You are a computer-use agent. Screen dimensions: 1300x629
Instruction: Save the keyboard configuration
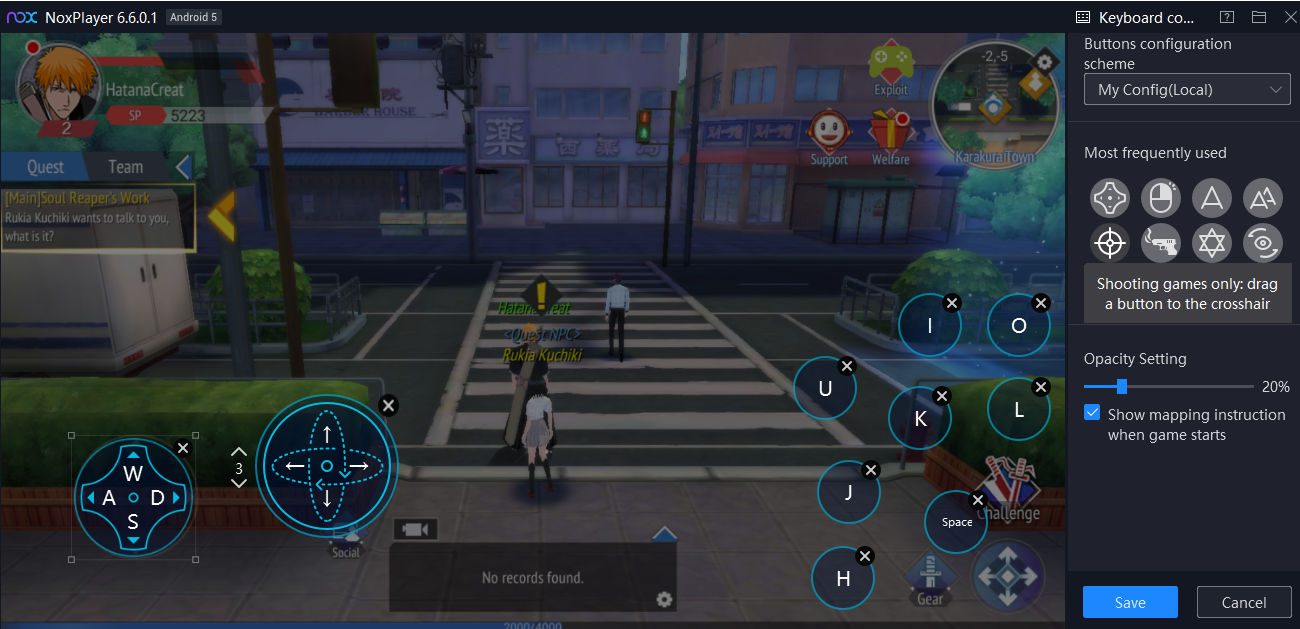[x=1130, y=602]
